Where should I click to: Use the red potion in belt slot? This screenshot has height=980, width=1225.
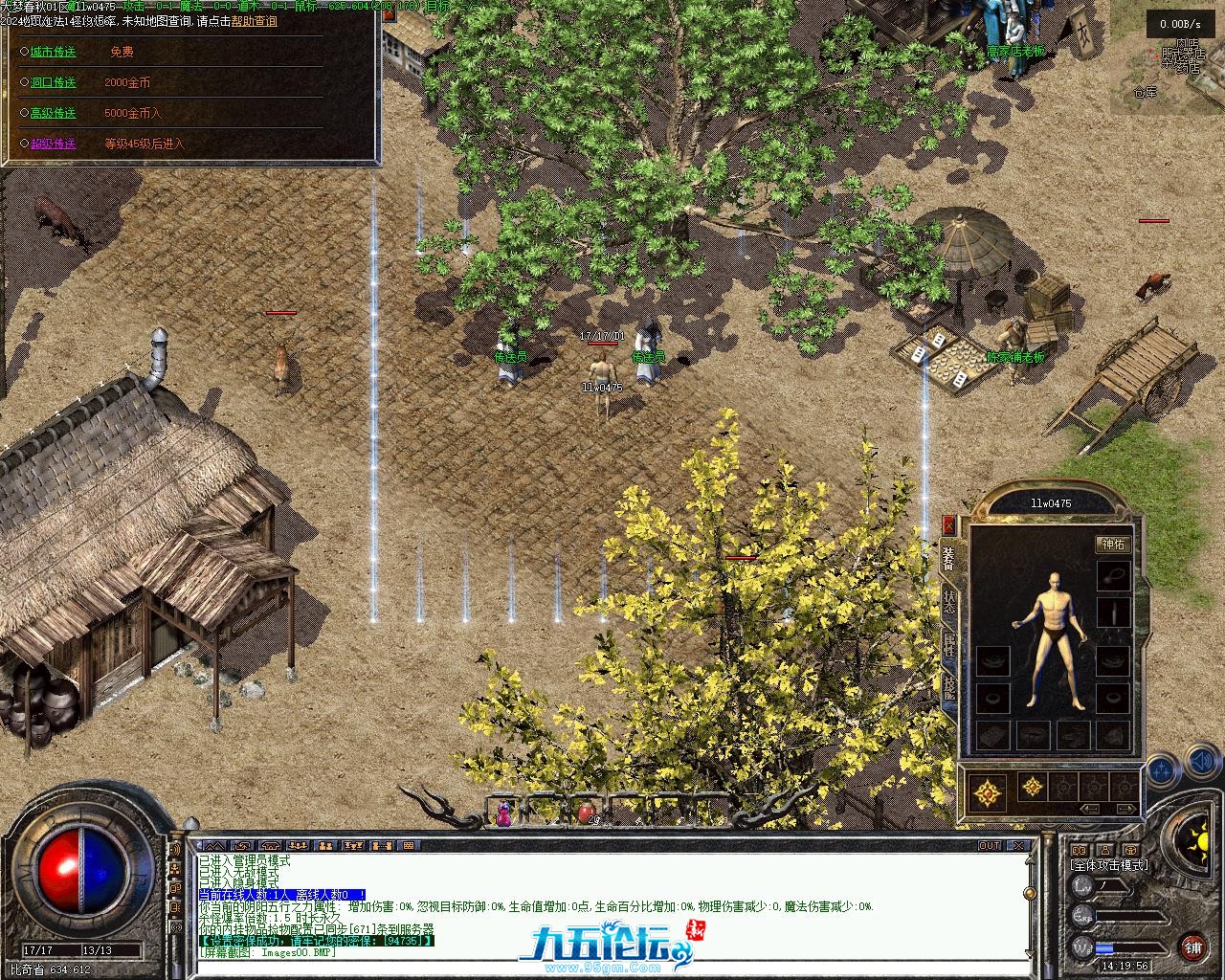tap(585, 813)
